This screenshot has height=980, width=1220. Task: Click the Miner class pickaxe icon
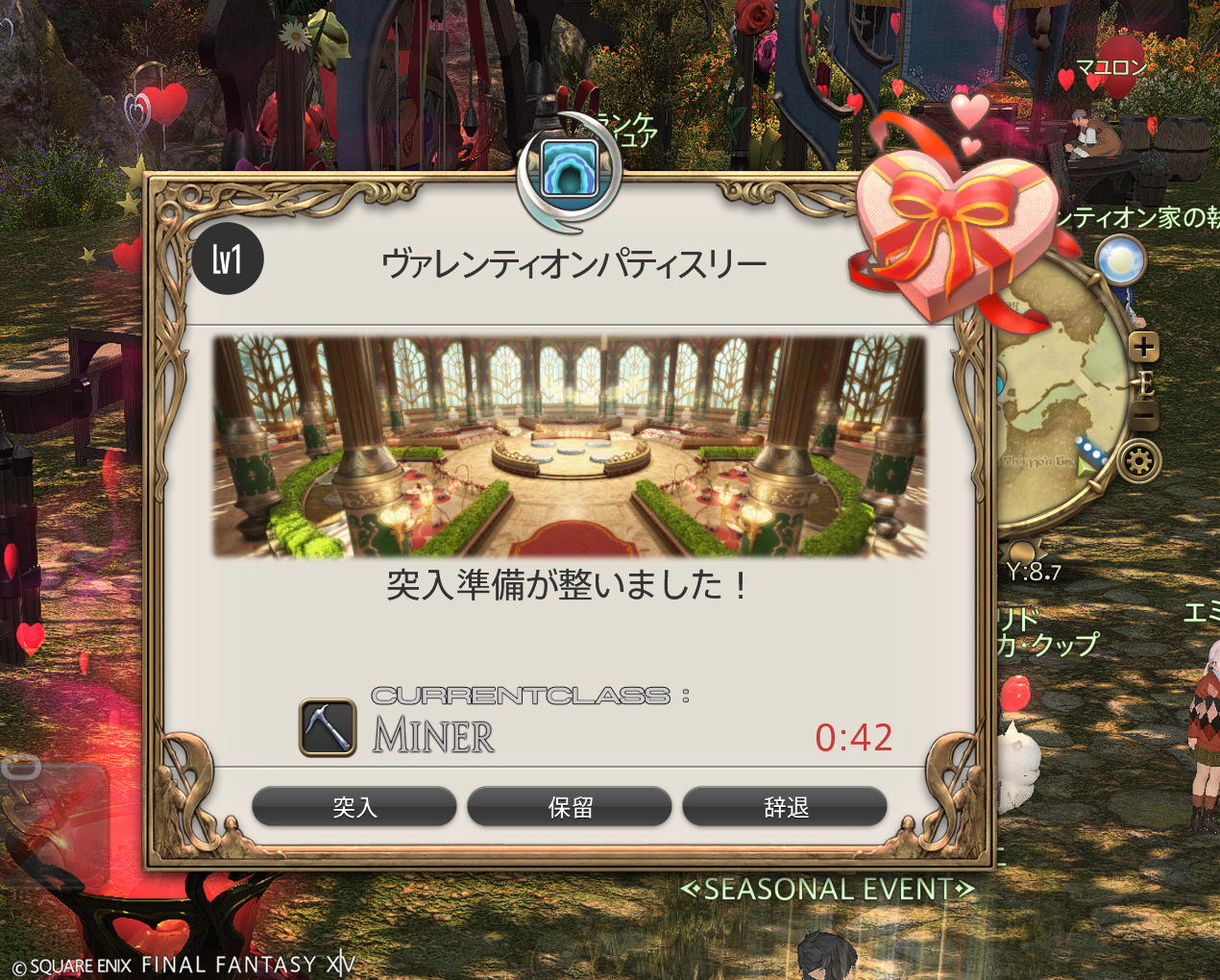coord(328,727)
